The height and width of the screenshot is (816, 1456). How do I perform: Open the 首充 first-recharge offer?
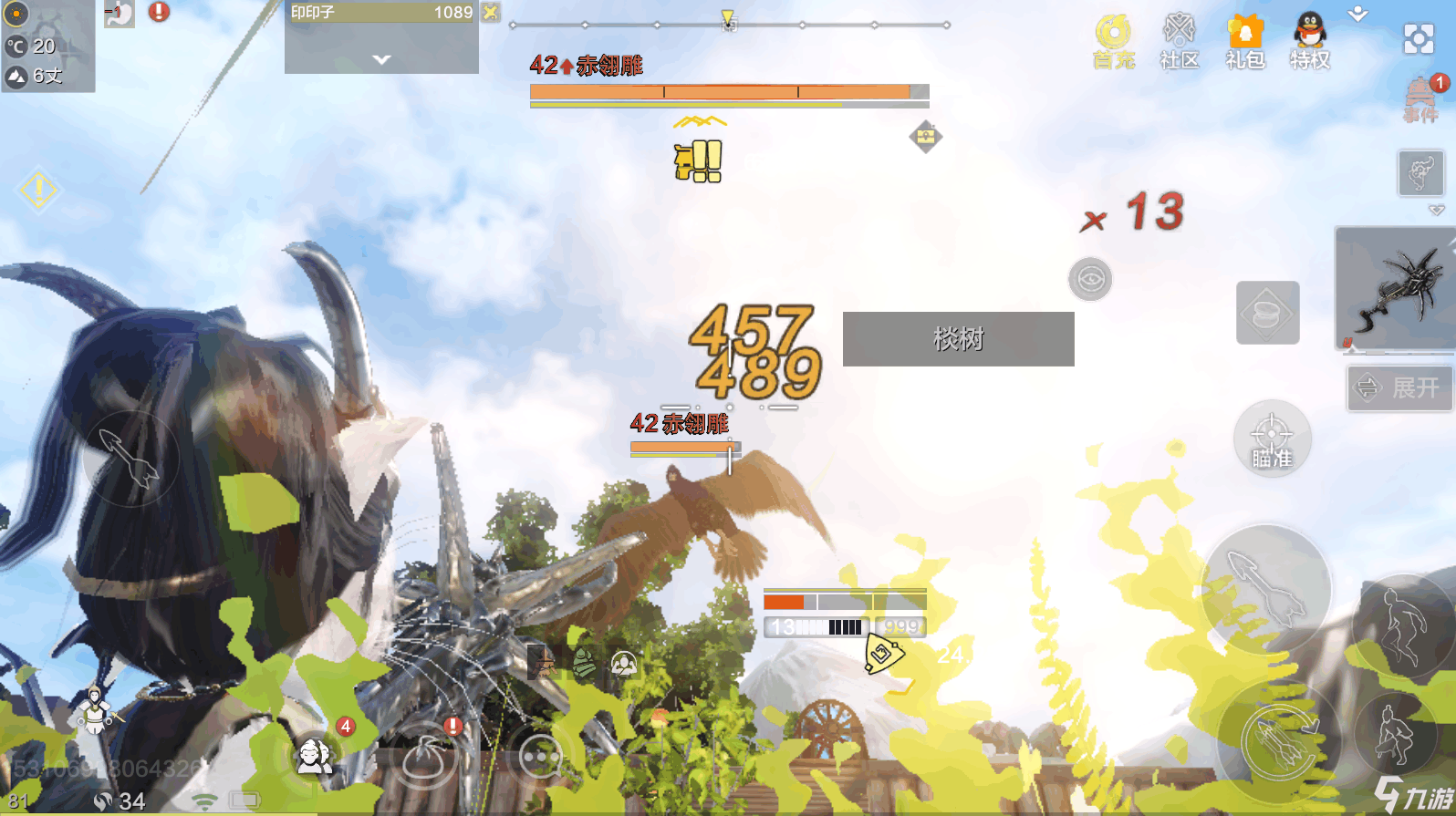(x=1113, y=41)
